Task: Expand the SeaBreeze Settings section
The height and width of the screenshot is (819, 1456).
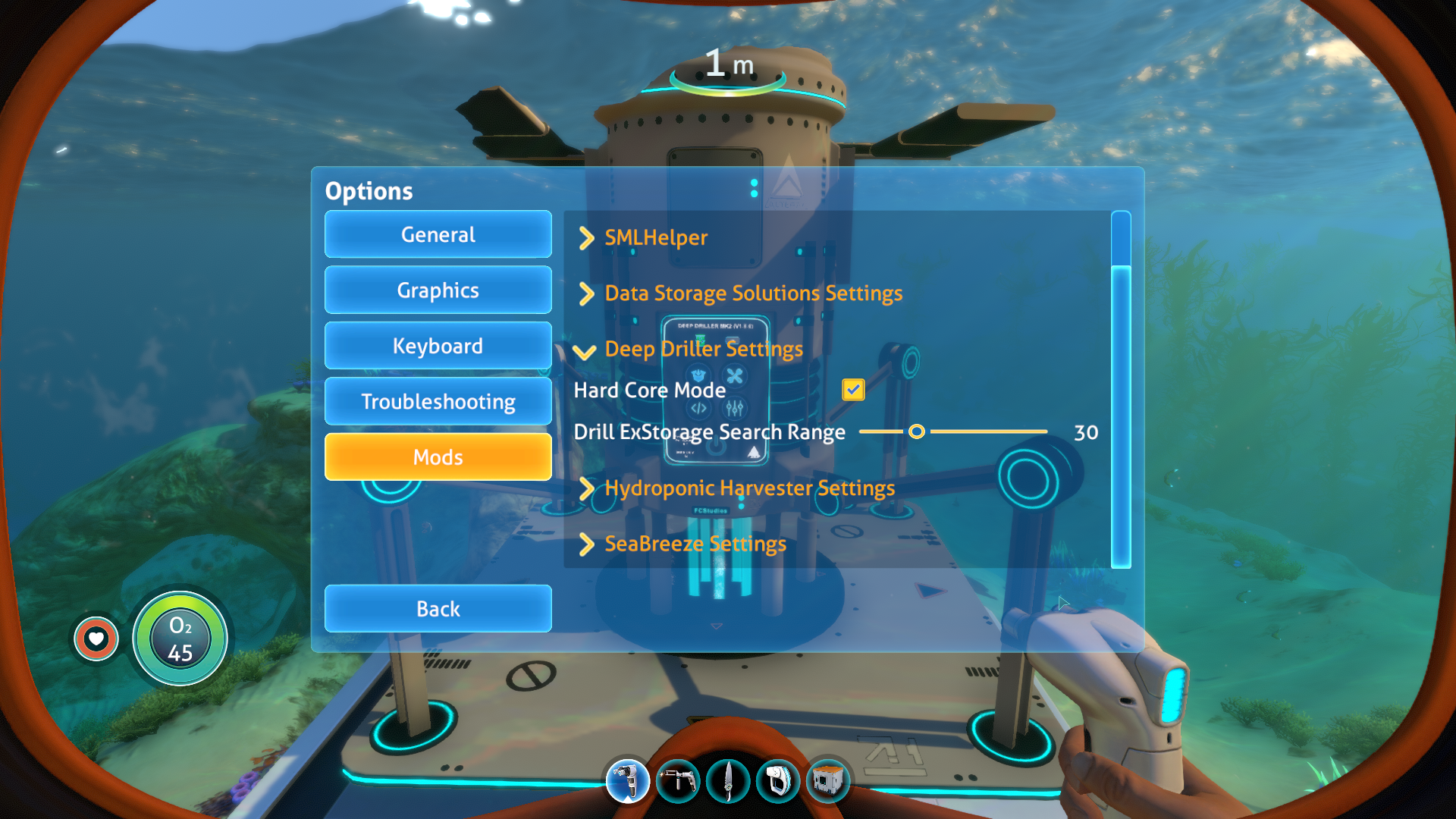Action: 695,544
